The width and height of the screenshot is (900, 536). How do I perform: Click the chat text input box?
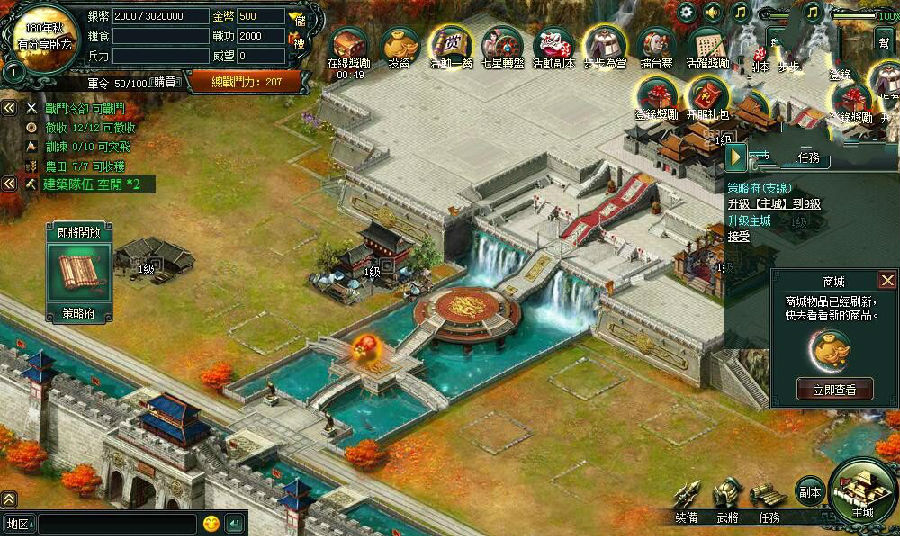(116, 523)
